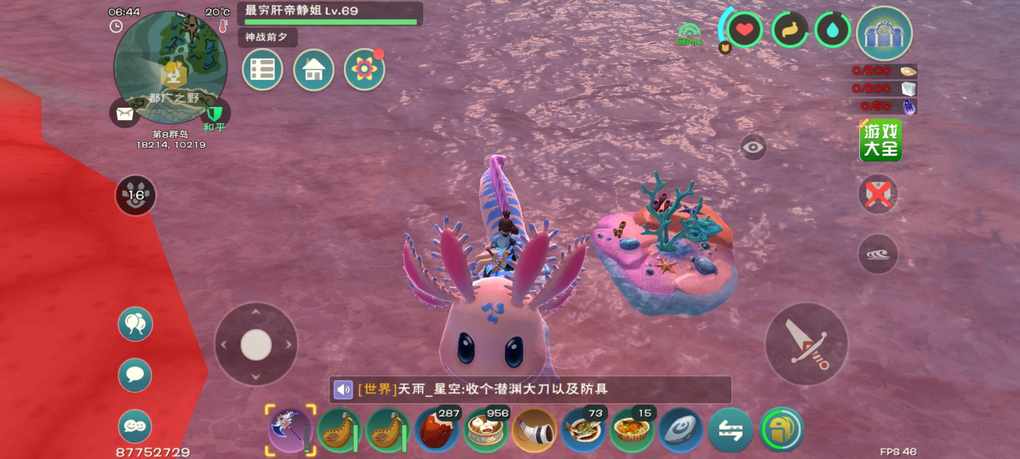Open the mail envelope icon
The height and width of the screenshot is (459, 1020).
124,115
